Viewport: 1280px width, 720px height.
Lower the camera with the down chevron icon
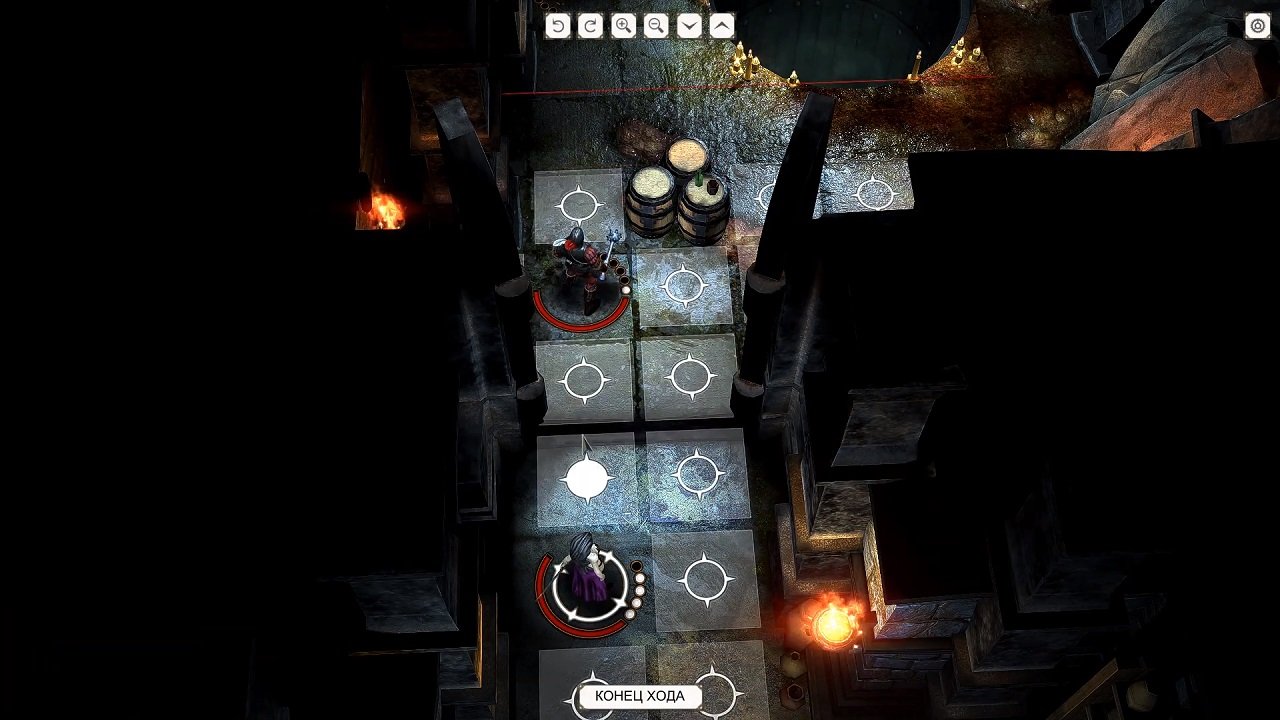click(688, 26)
